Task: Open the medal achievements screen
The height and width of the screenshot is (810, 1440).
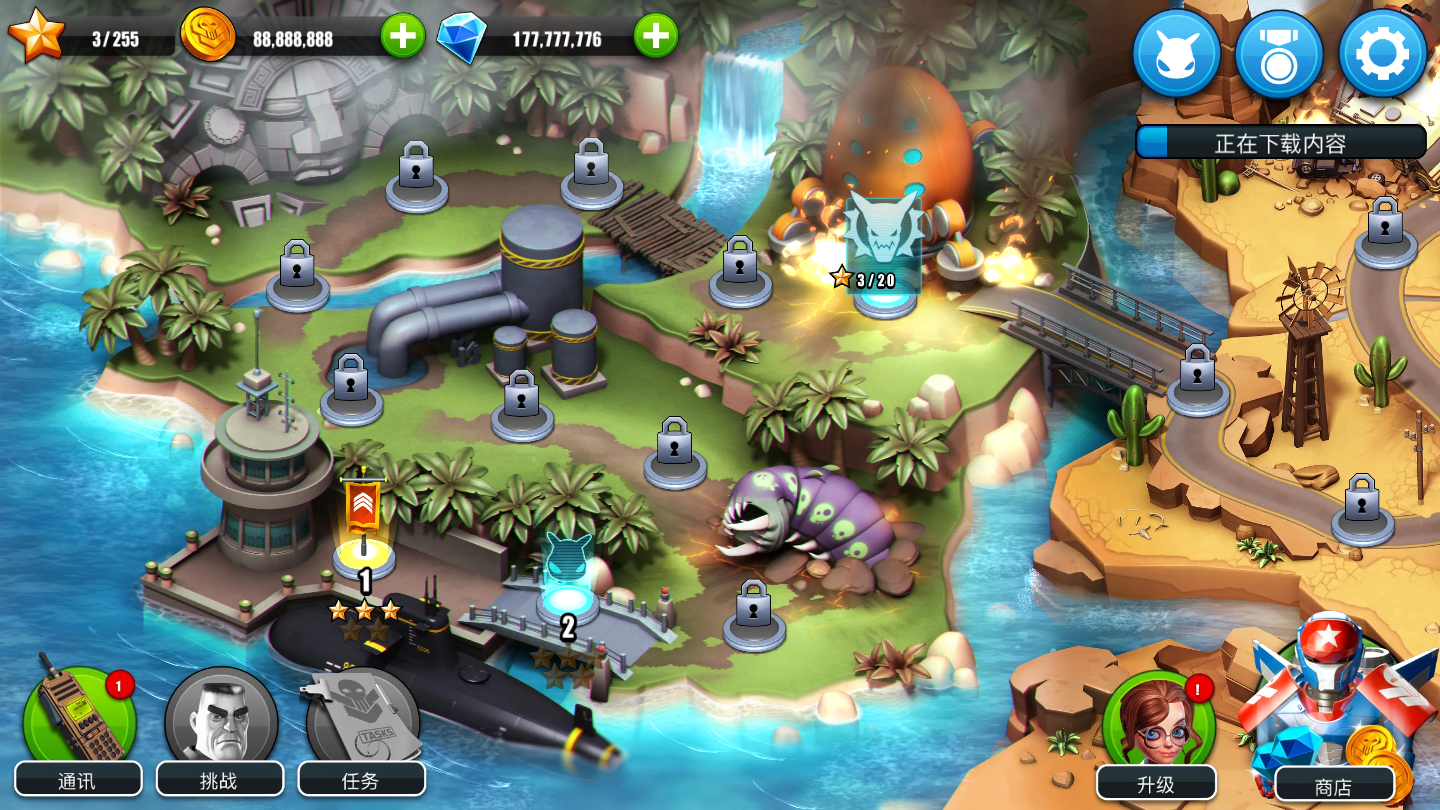Action: 1279,54
